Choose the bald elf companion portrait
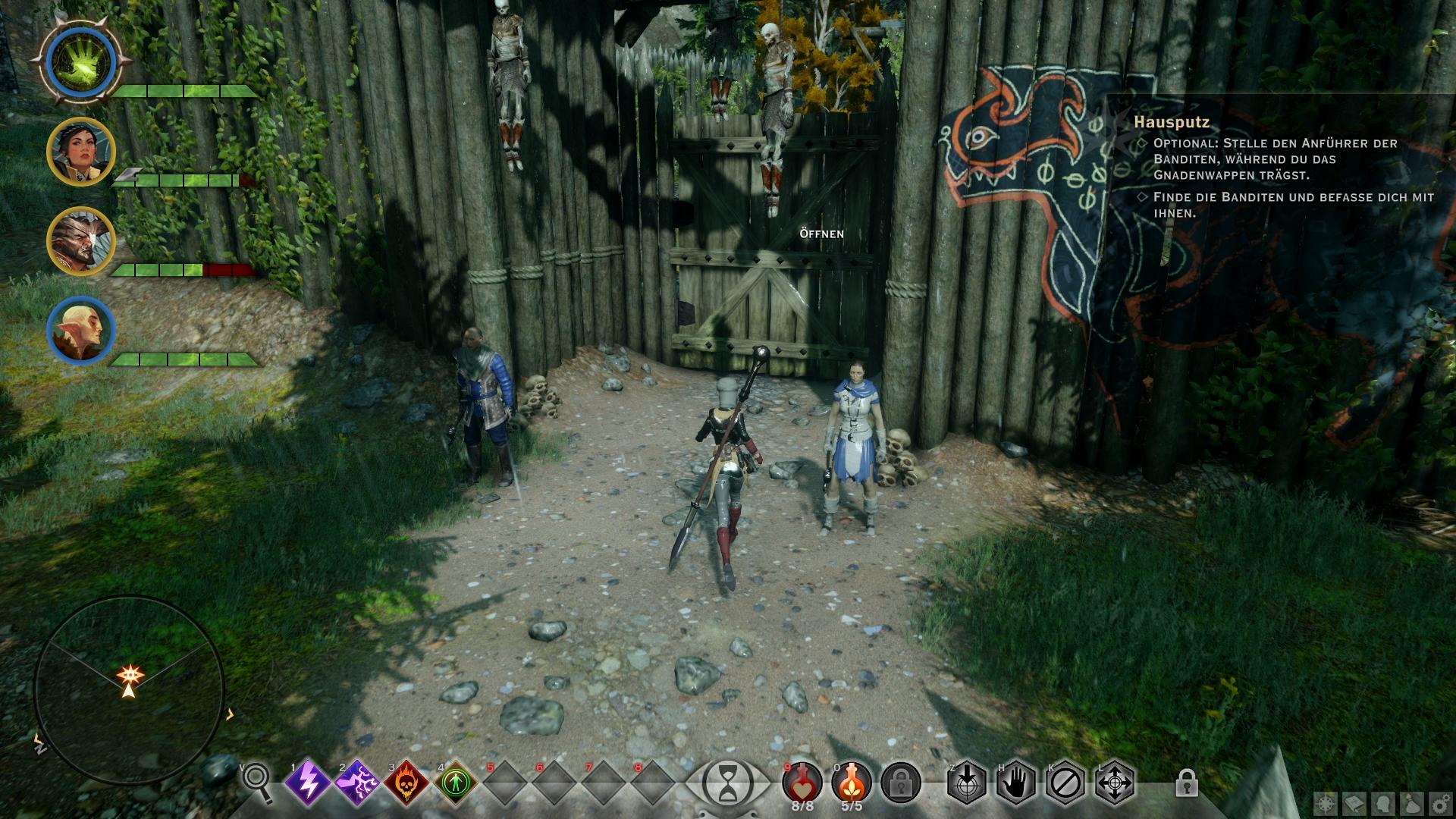 tap(80, 331)
